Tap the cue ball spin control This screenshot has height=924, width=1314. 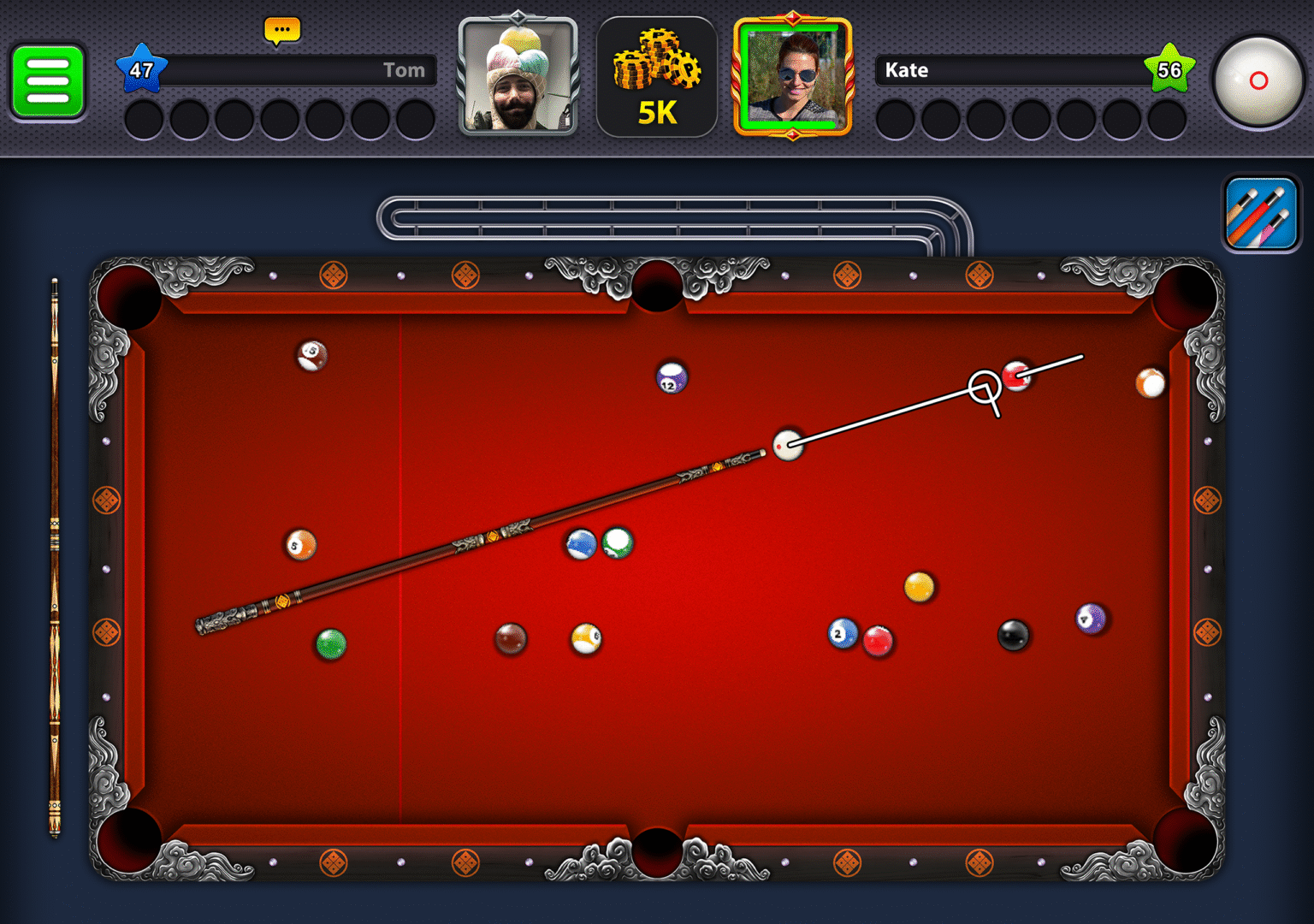(x=1259, y=82)
